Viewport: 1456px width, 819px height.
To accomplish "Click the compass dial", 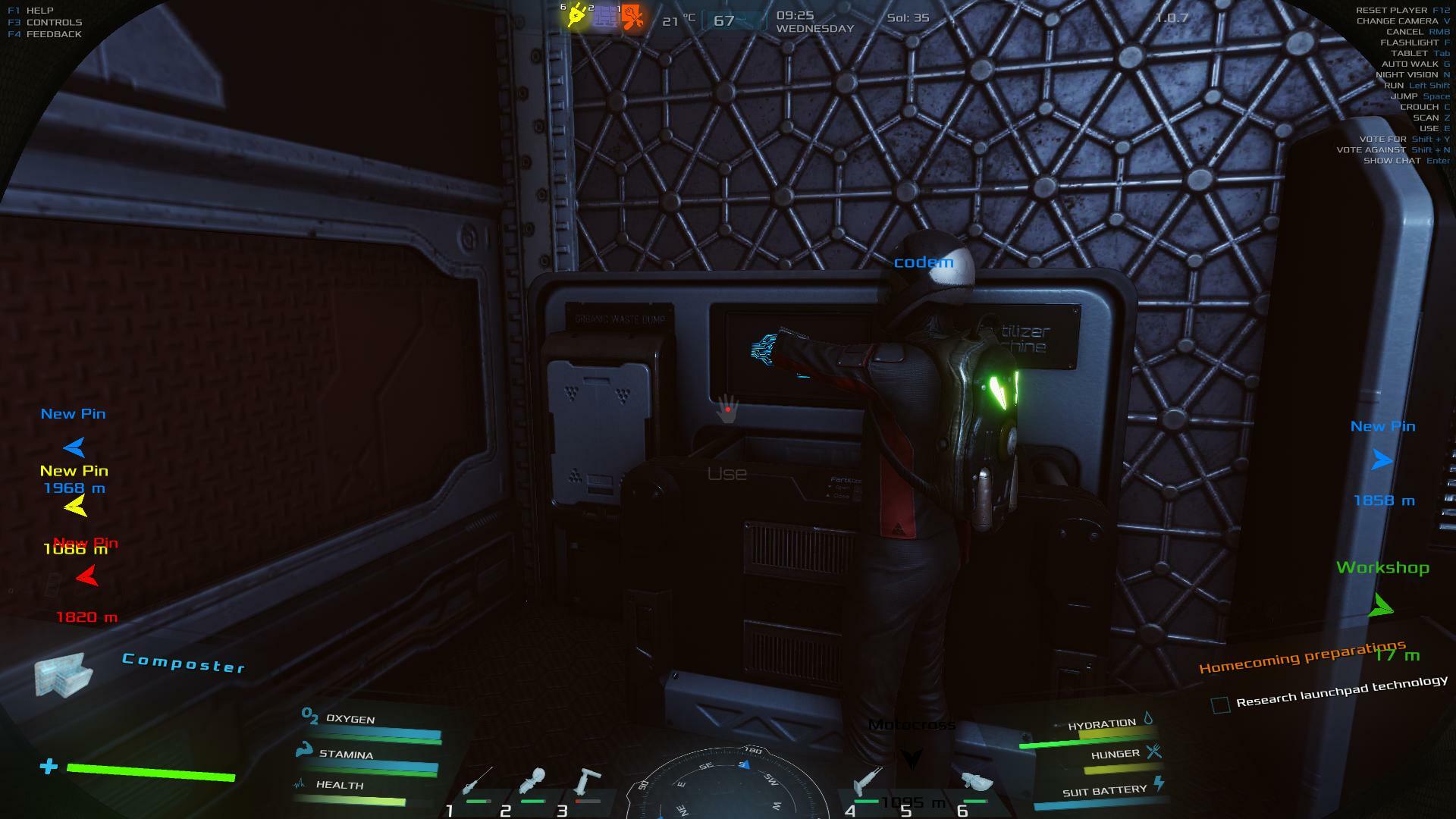I will pos(728,781).
